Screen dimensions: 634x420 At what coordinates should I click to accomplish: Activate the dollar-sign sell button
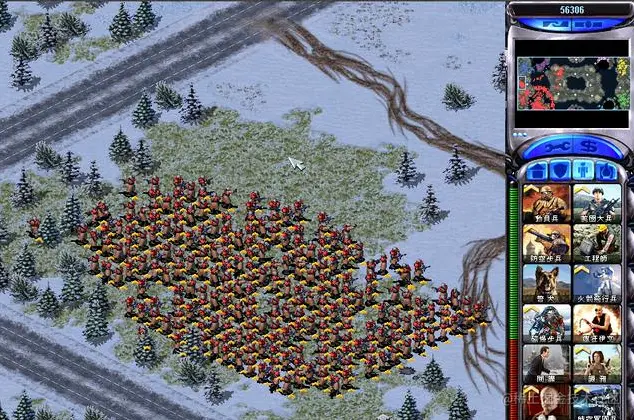pyautogui.click(x=586, y=147)
